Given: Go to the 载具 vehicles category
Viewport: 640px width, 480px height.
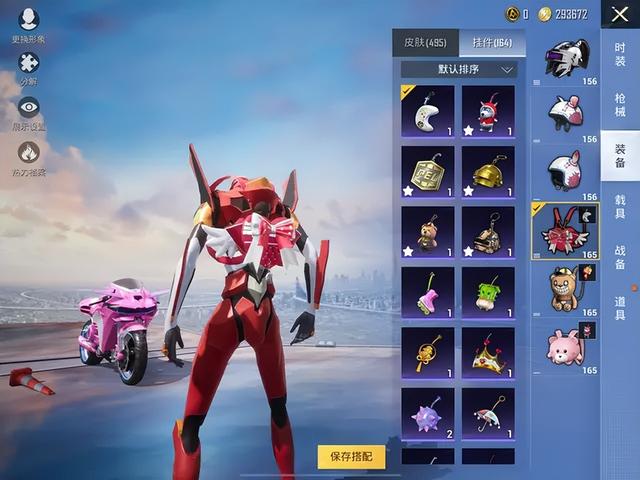Looking at the screenshot, I should click(620, 208).
